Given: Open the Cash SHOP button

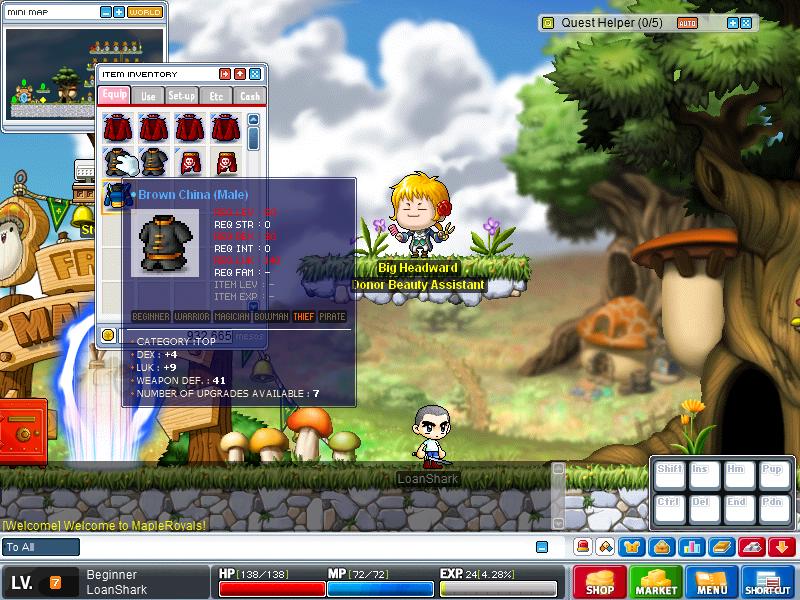Looking at the screenshot, I should coord(600,582).
